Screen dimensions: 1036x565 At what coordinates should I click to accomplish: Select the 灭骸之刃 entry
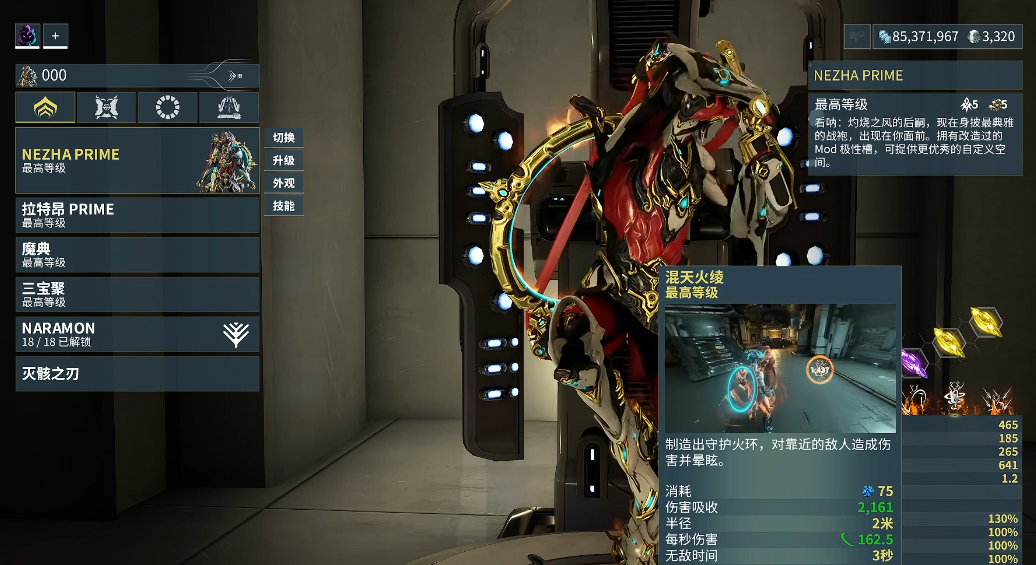pyautogui.click(x=137, y=374)
